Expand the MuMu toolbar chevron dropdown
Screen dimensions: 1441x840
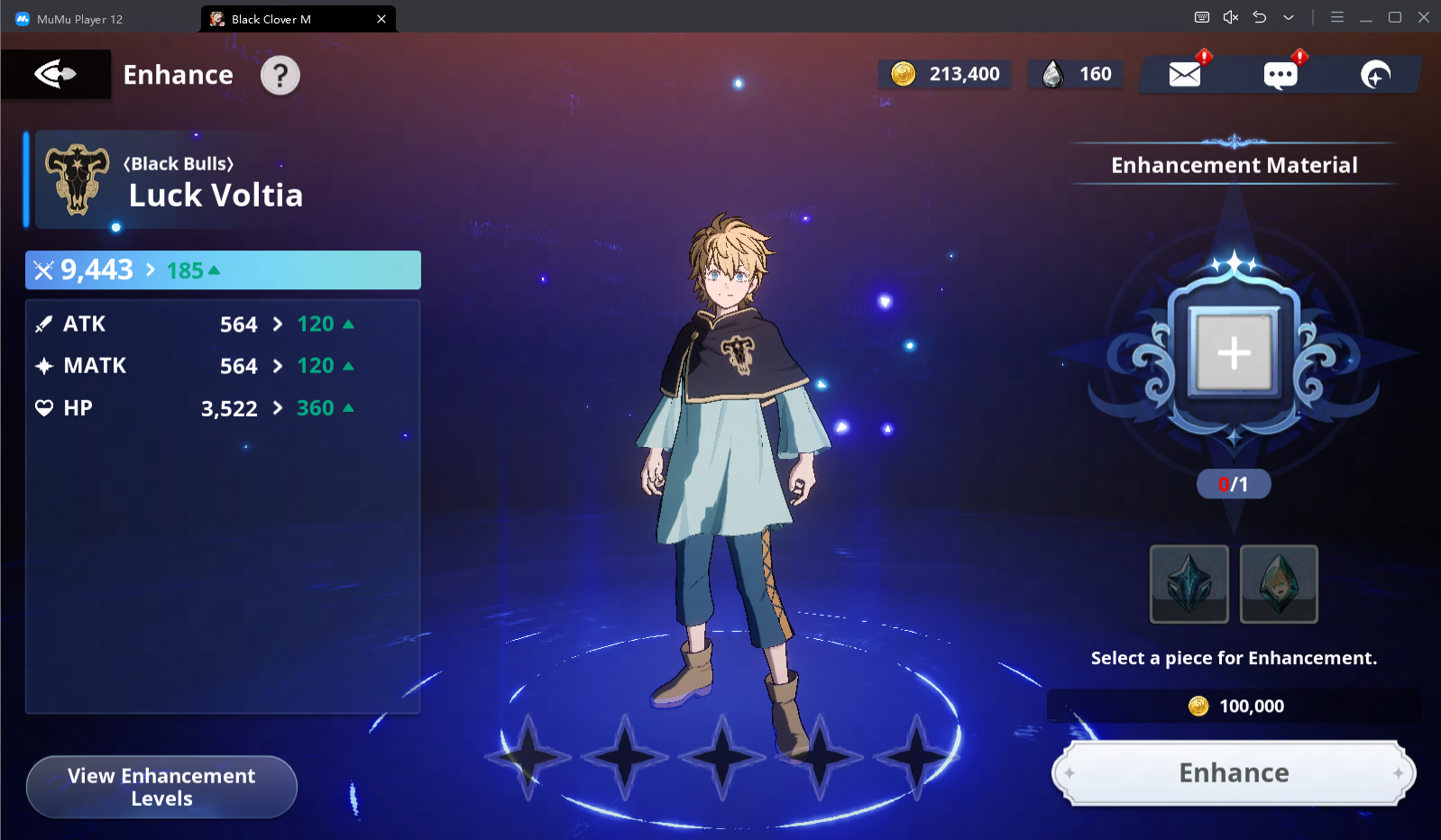click(x=1289, y=17)
